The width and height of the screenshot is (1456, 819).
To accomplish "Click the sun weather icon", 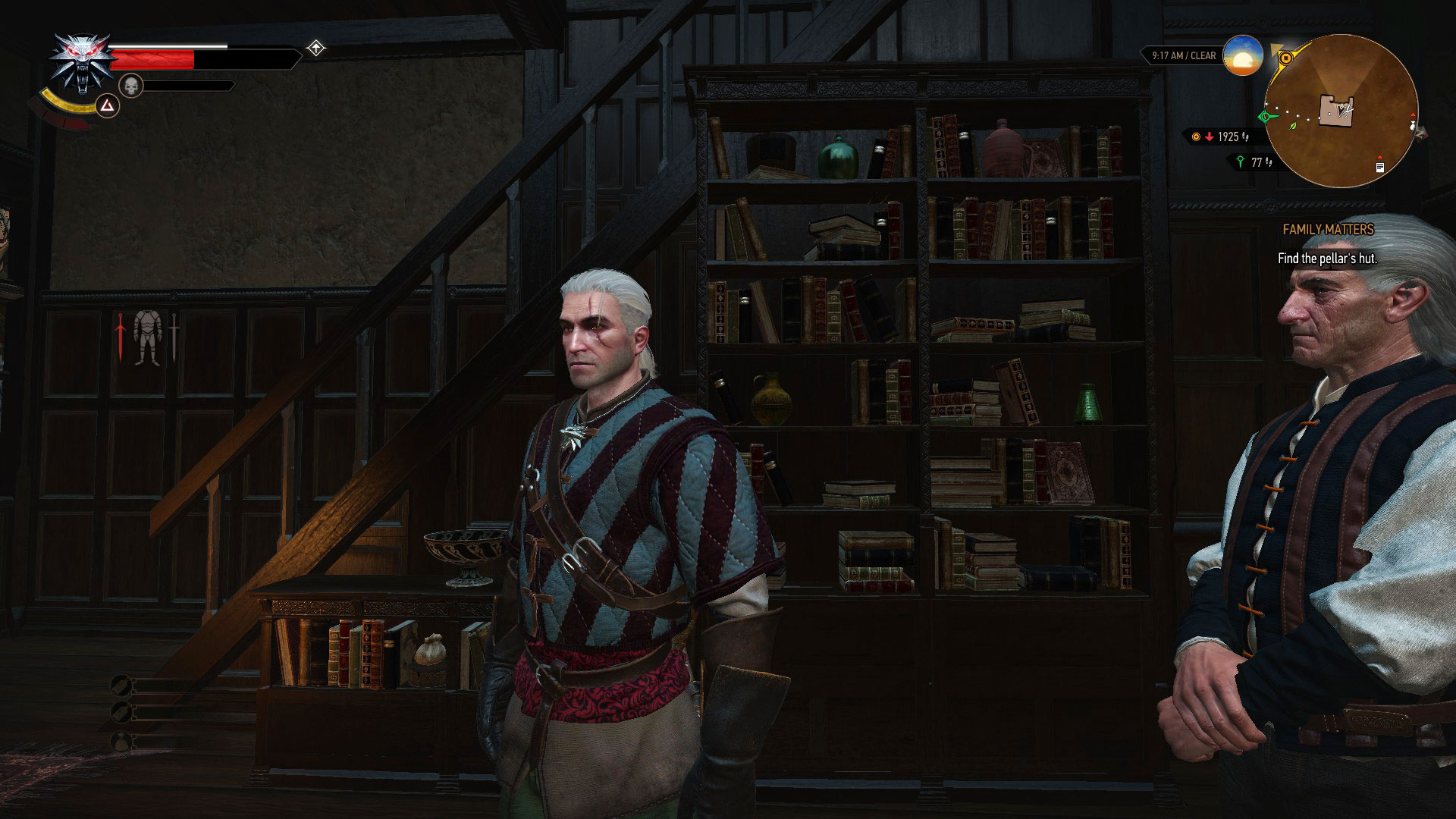I will (1241, 55).
